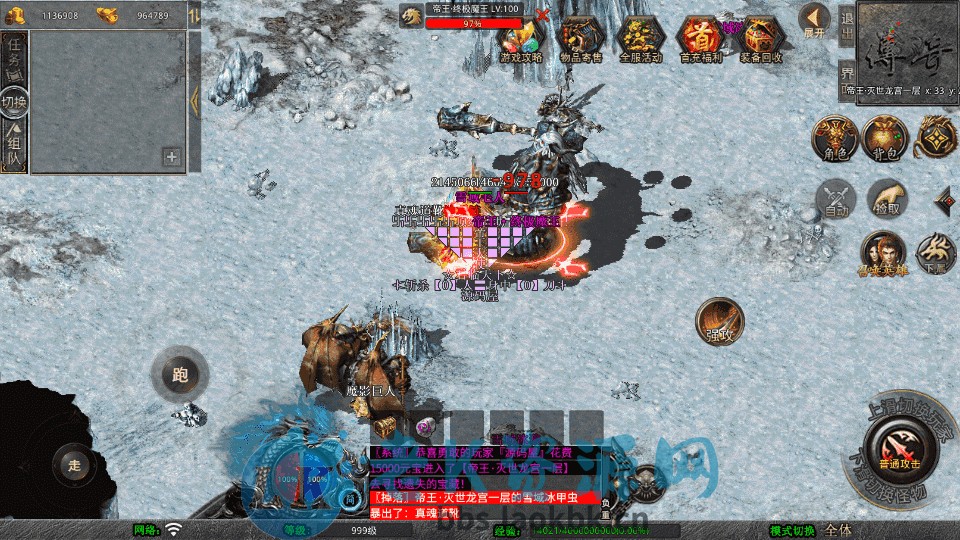Open the 物品寄售 consignment shop
Image resolution: width=960 pixels, height=540 pixels.
click(581, 40)
